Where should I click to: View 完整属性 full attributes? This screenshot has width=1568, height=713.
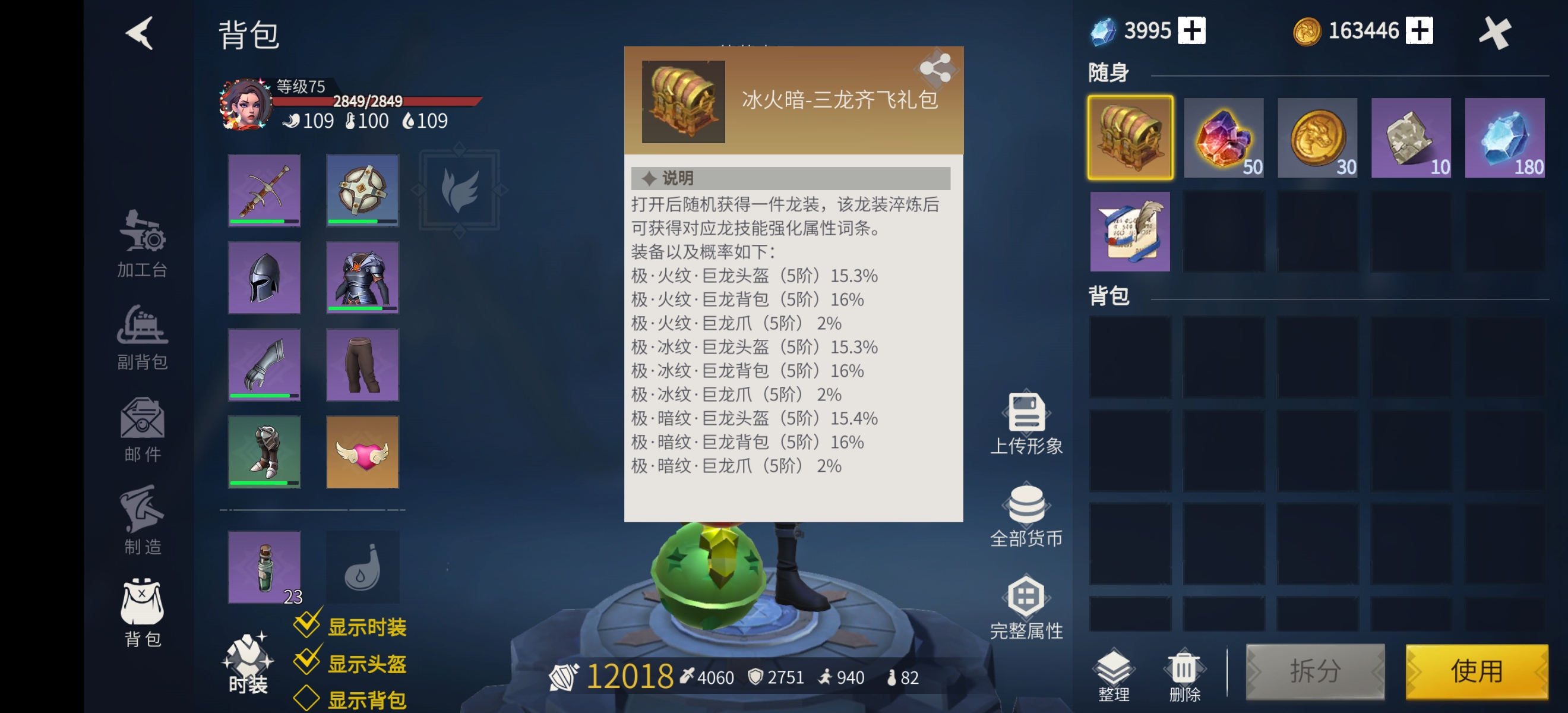[1026, 603]
